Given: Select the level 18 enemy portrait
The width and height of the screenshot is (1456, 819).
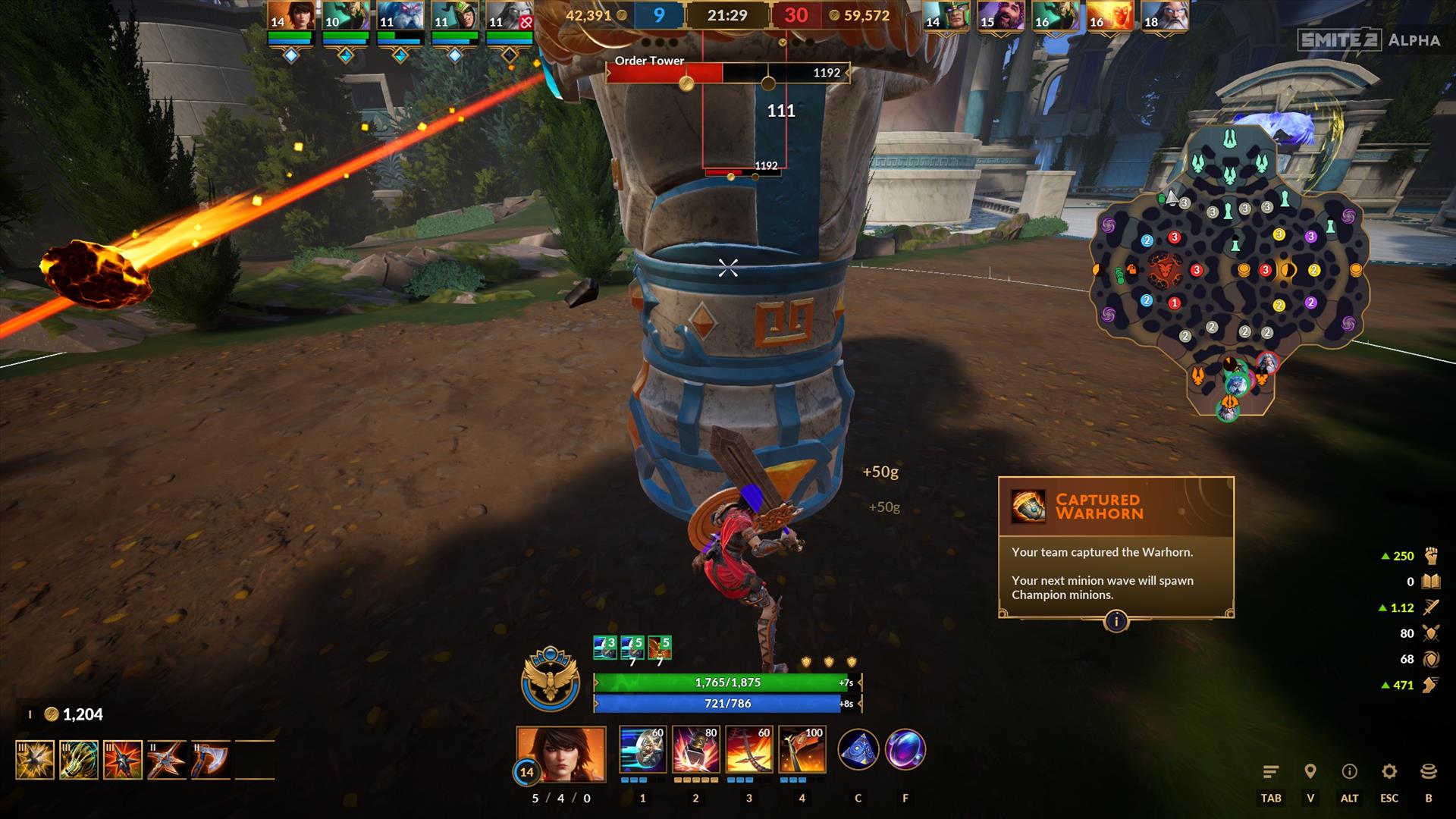Looking at the screenshot, I should [1165, 17].
